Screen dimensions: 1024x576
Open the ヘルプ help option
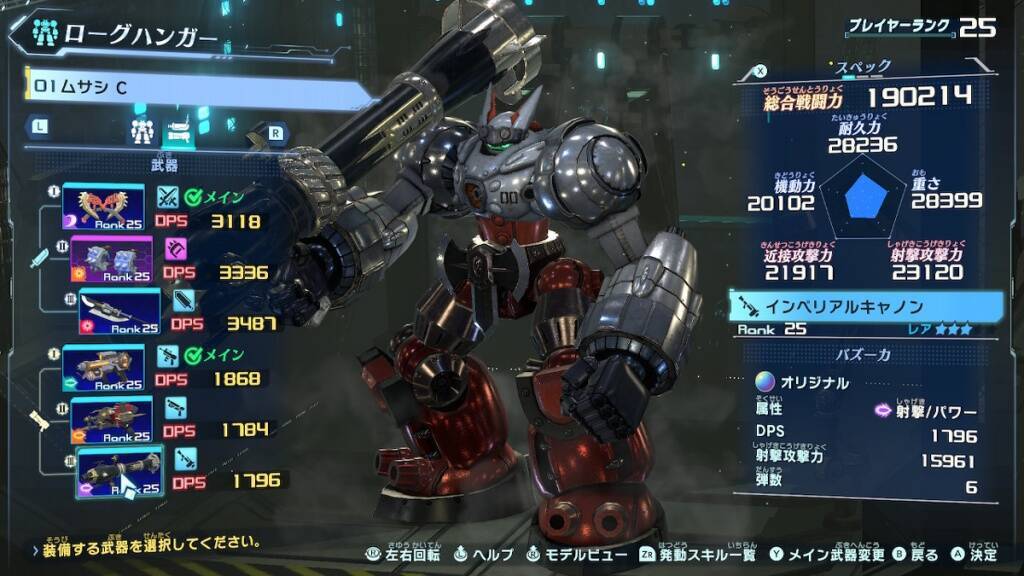pos(484,554)
